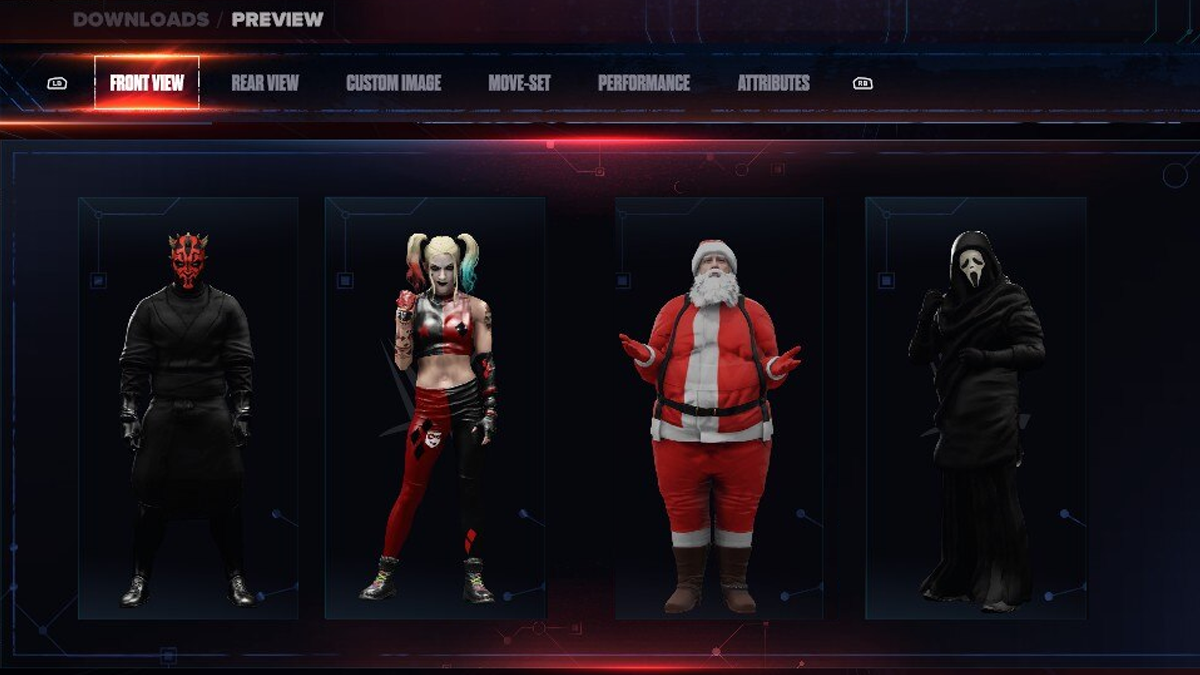This screenshot has width=1200, height=675.
Task: Switch to the Rear View tab
Action: pos(265,83)
